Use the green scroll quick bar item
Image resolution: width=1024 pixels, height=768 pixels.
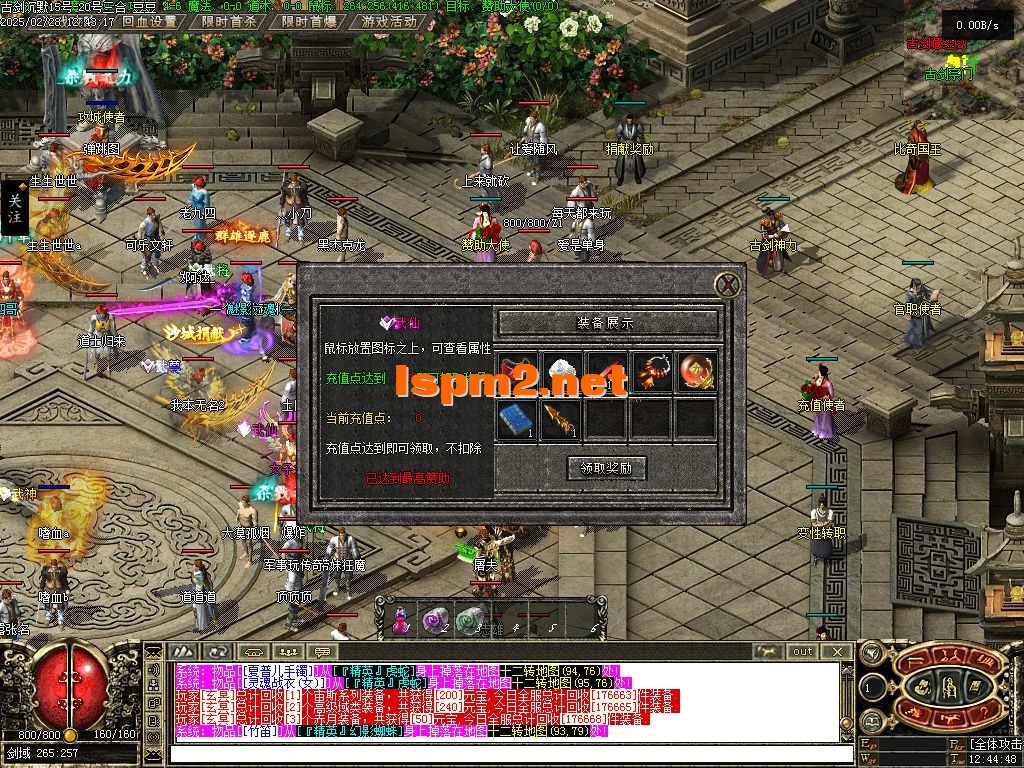[469, 621]
